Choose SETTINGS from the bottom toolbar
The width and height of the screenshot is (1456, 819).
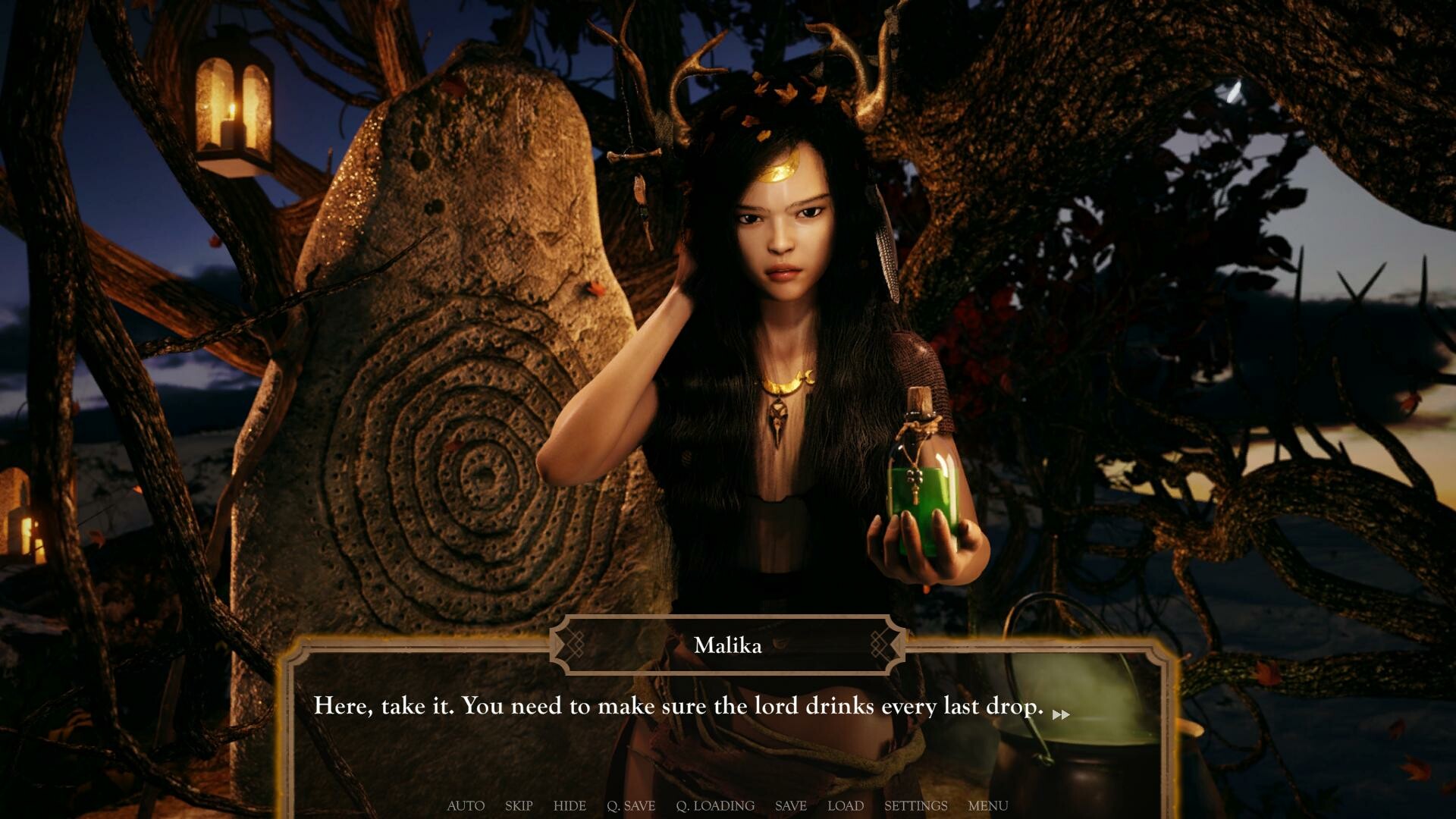[917, 806]
